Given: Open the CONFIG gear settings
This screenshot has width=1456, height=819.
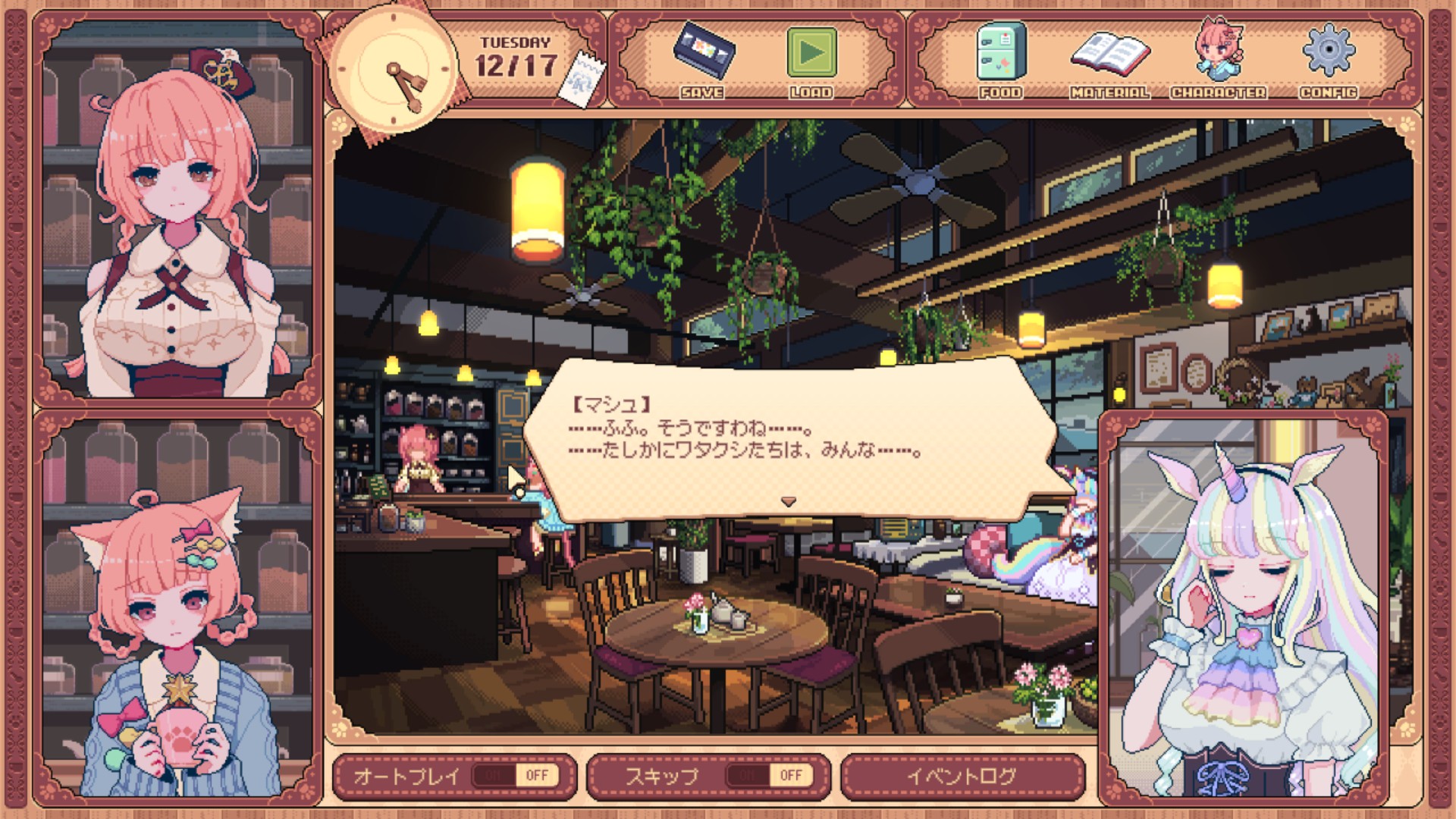Looking at the screenshot, I should pos(1328,61).
